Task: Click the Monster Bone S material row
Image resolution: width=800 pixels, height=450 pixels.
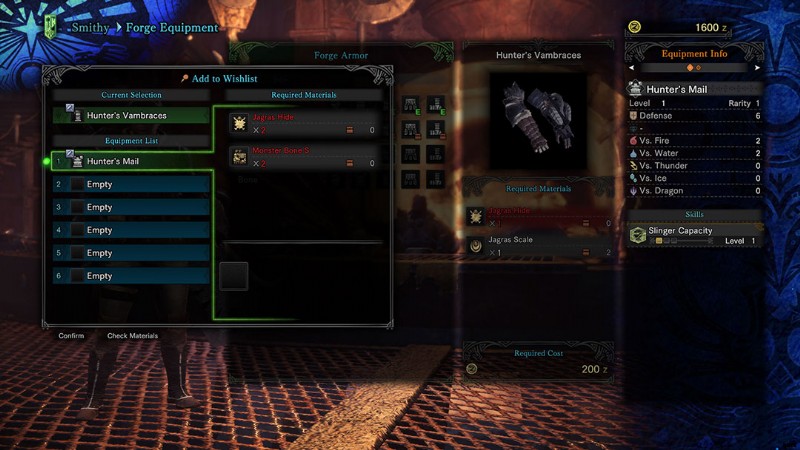Action: [305, 156]
